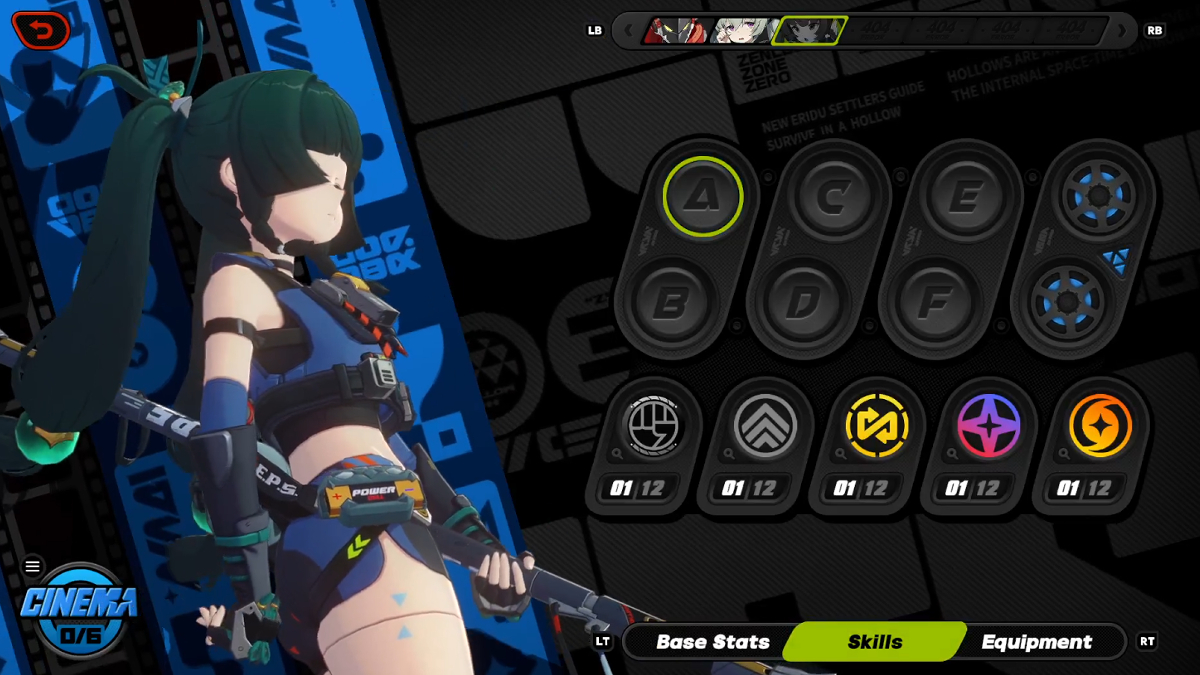Switch to the Base Stats tab
The width and height of the screenshot is (1200, 675).
713,642
